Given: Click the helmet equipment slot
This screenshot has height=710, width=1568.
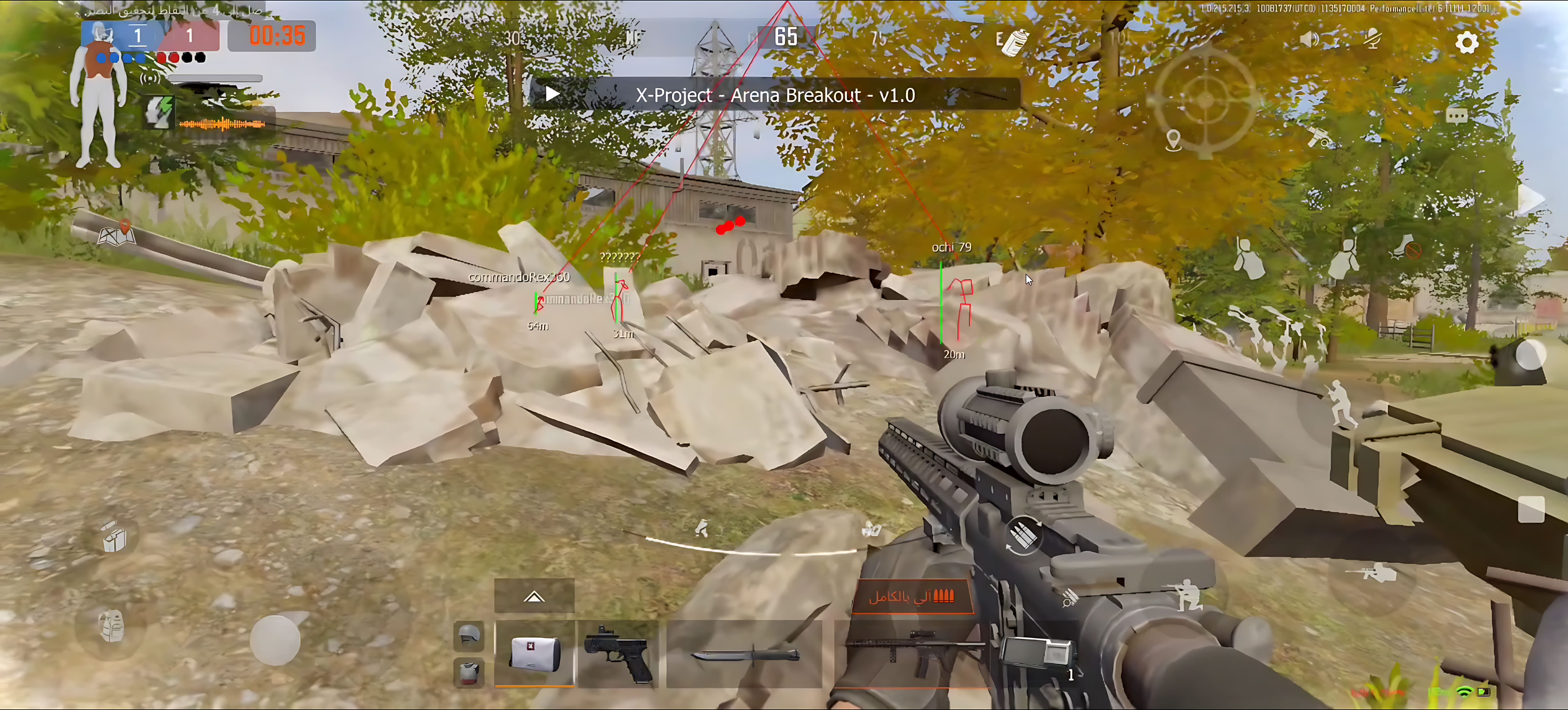Looking at the screenshot, I should 469,636.
